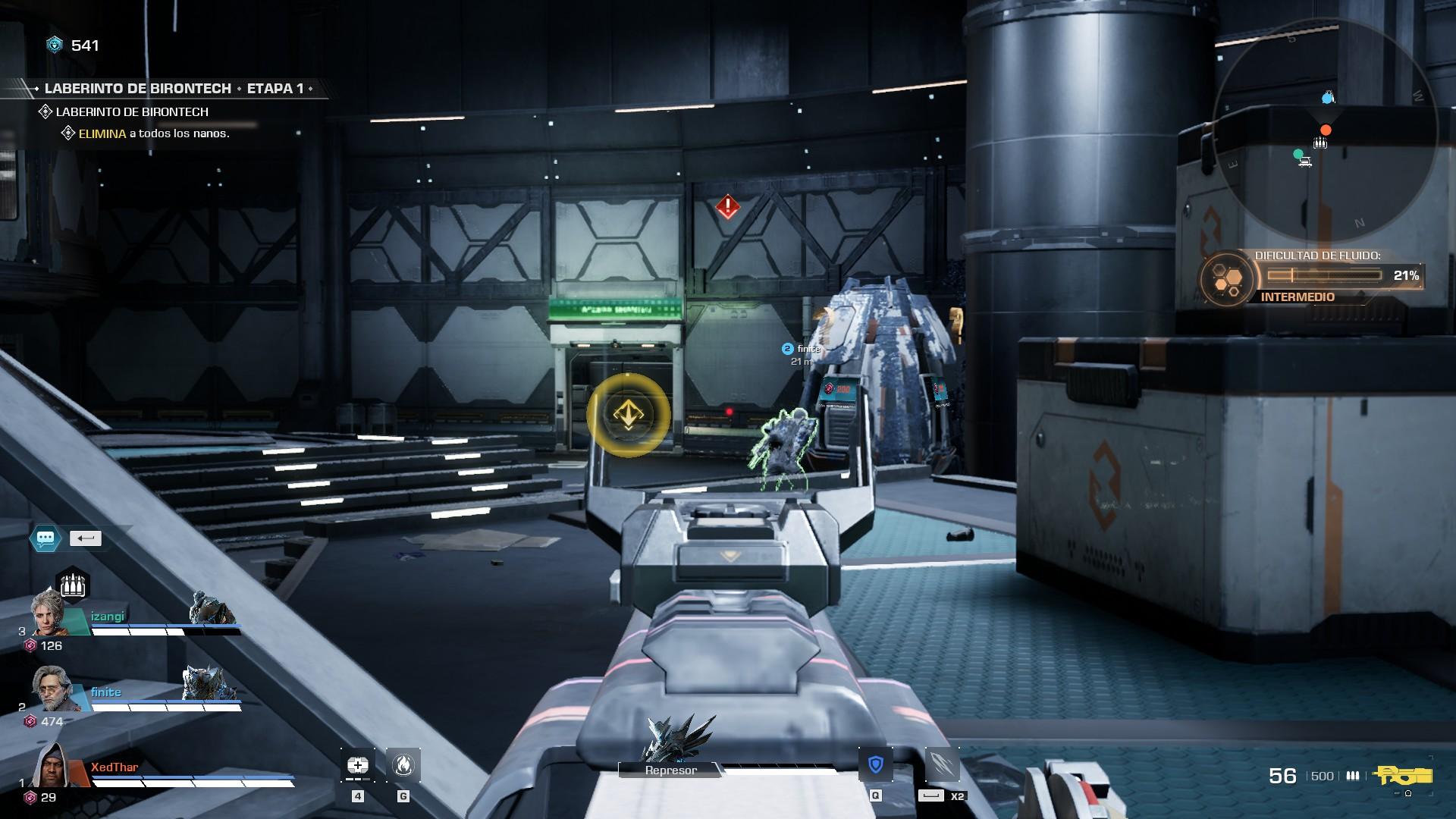This screenshot has width=1456, height=819.
Task: Click the red exclamation alert marker
Action: pyautogui.click(x=728, y=206)
